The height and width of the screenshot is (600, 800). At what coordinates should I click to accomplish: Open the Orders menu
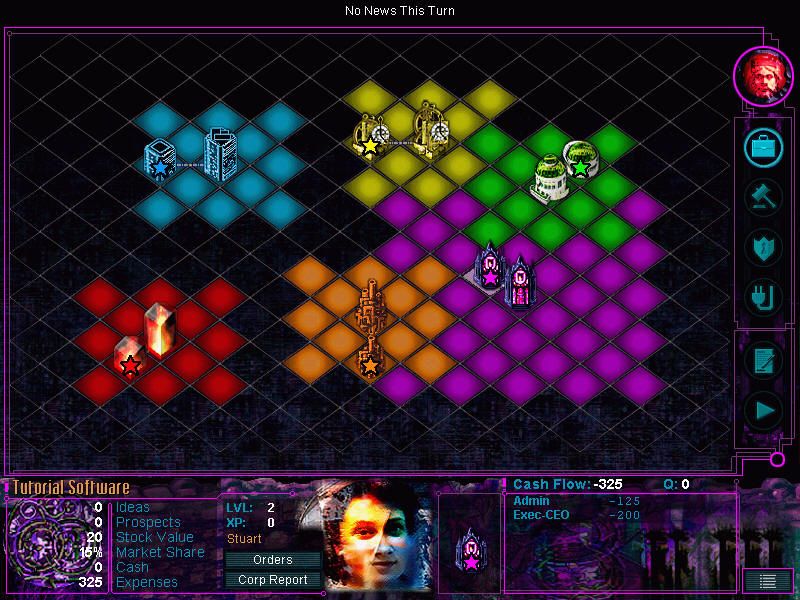tap(272, 560)
